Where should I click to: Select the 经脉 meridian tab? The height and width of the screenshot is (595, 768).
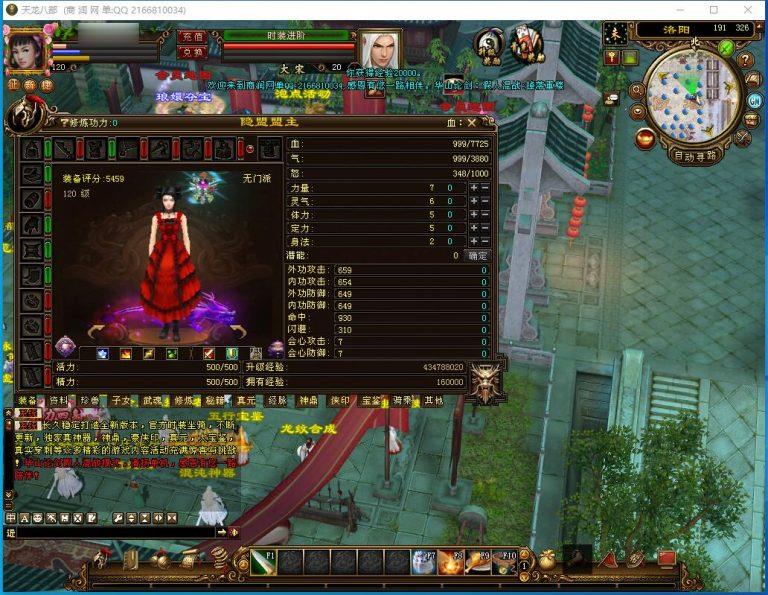coord(276,400)
